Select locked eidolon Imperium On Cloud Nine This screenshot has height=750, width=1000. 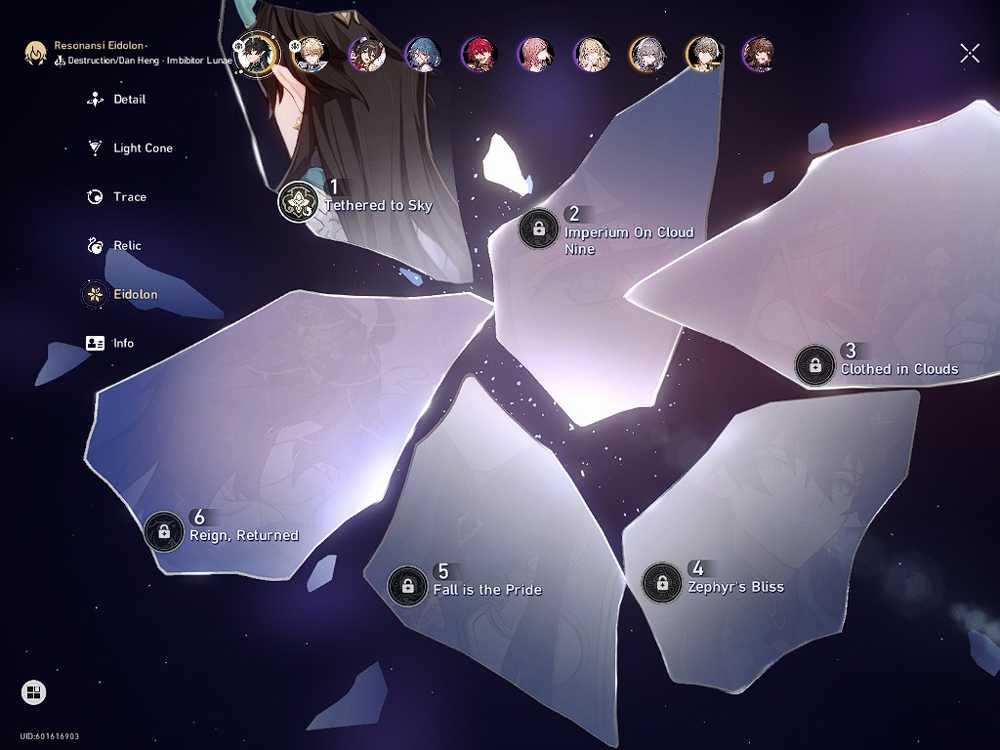pyautogui.click(x=539, y=228)
